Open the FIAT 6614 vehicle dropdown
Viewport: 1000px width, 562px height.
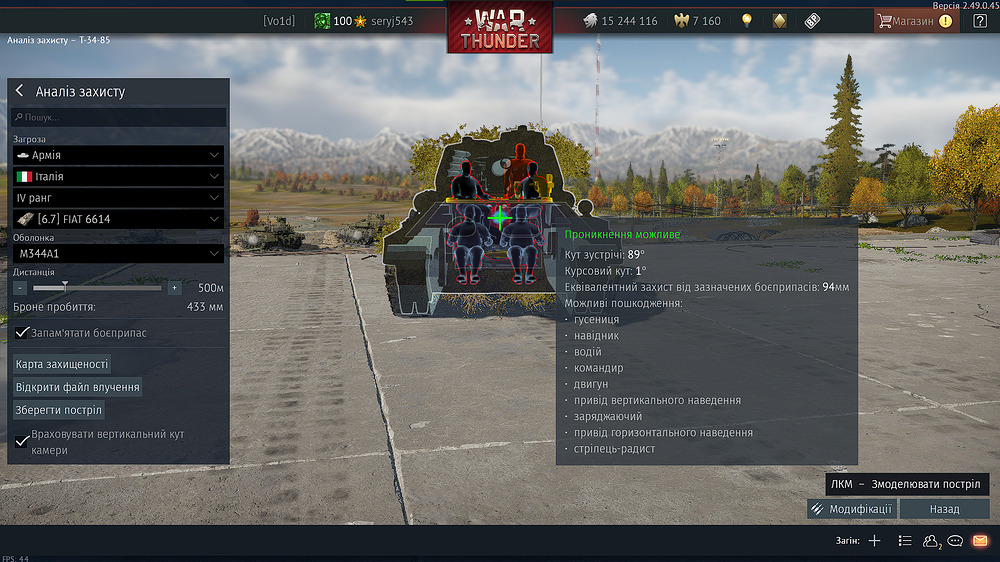point(118,219)
